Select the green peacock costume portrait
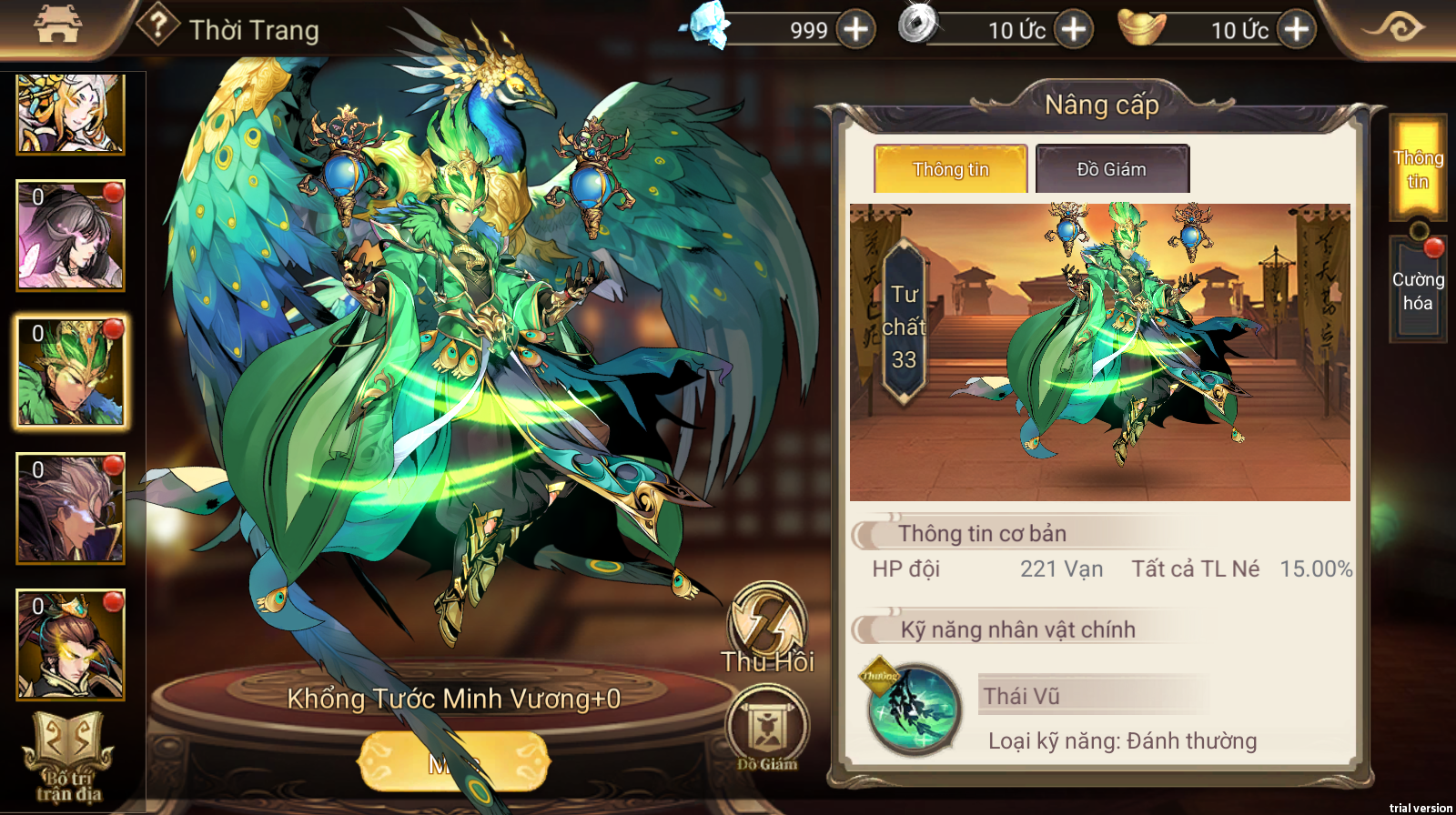Viewport: 1456px width, 815px height. (70, 372)
